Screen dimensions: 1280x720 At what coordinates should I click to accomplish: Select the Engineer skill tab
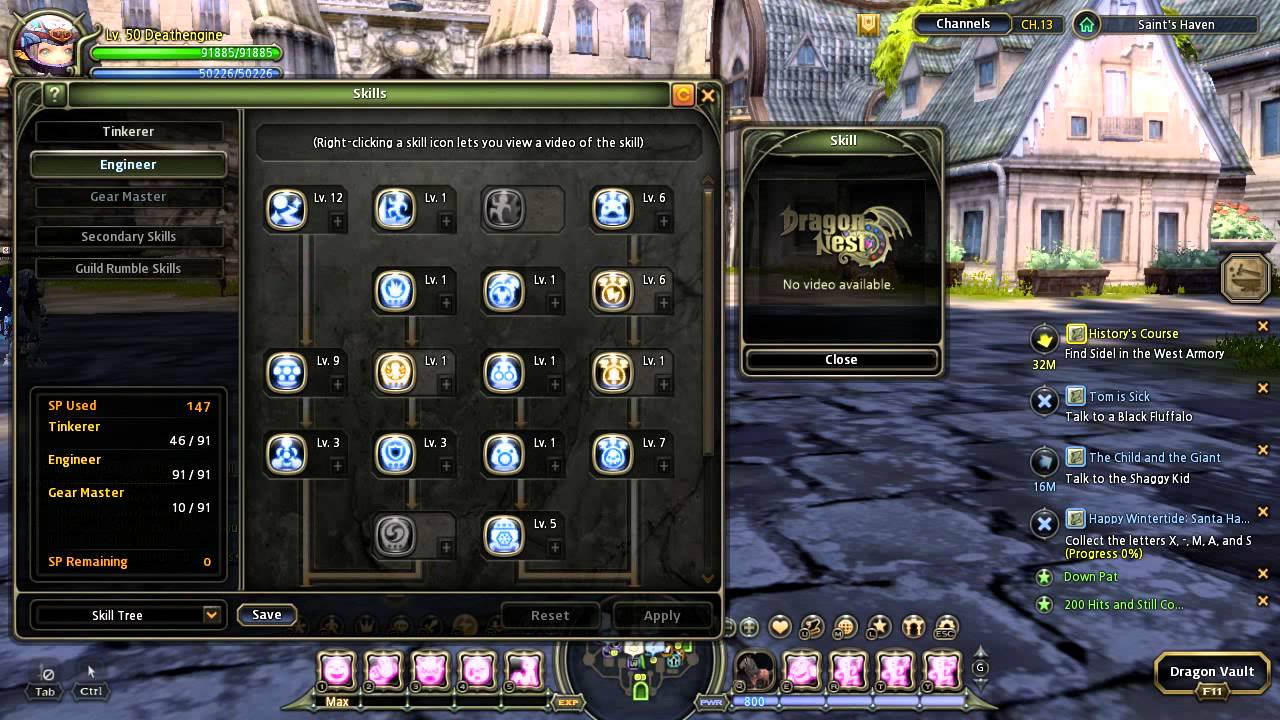(x=128, y=165)
